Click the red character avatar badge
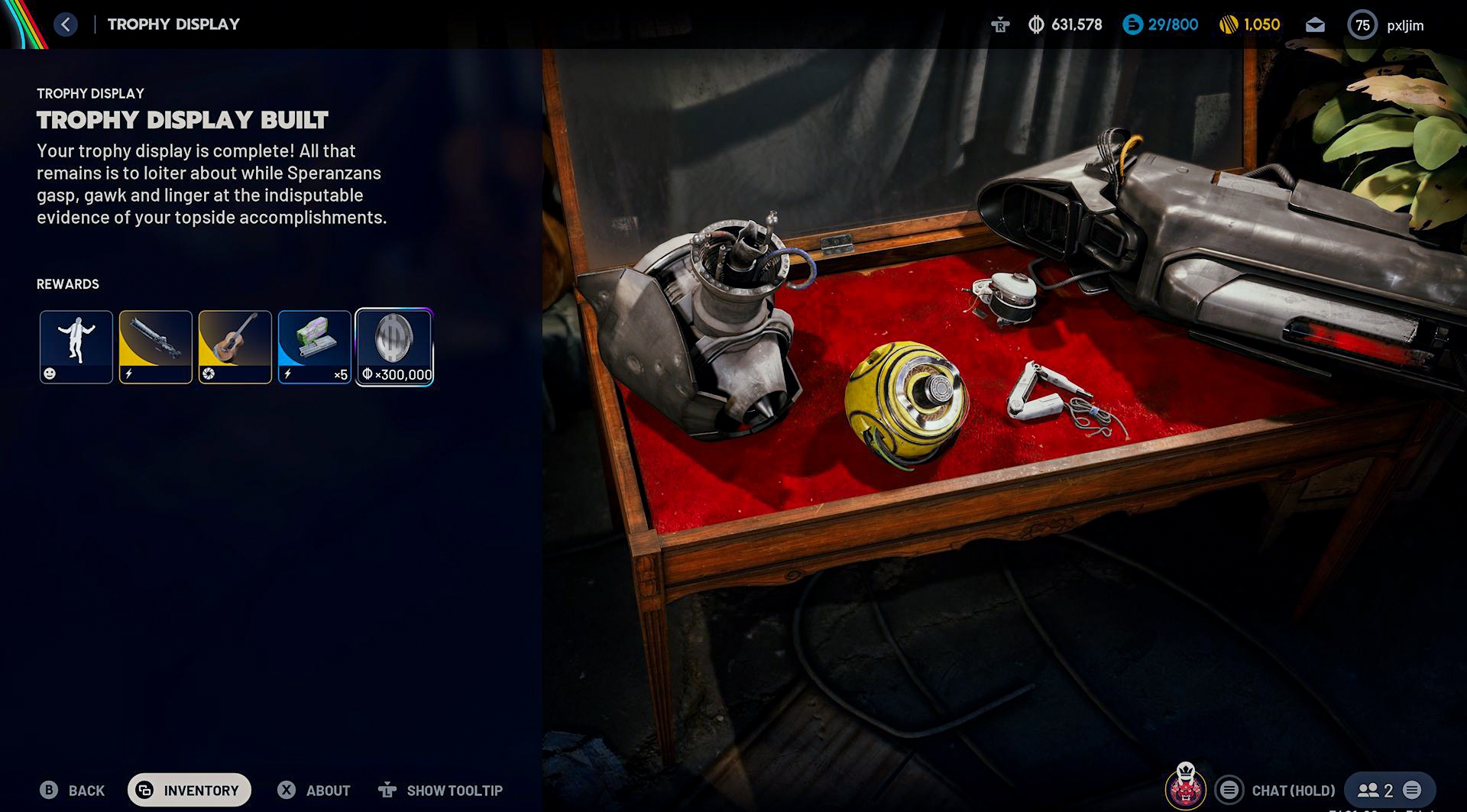The height and width of the screenshot is (812, 1467). click(x=1185, y=787)
